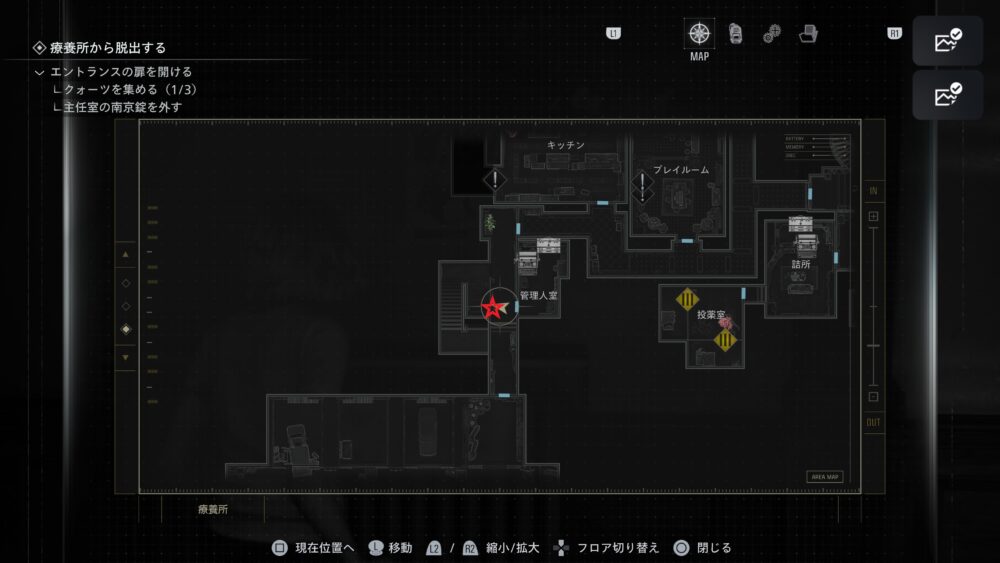Click the floor-up arrow on floor selector
1000x563 pixels.
pyautogui.click(x=125, y=255)
